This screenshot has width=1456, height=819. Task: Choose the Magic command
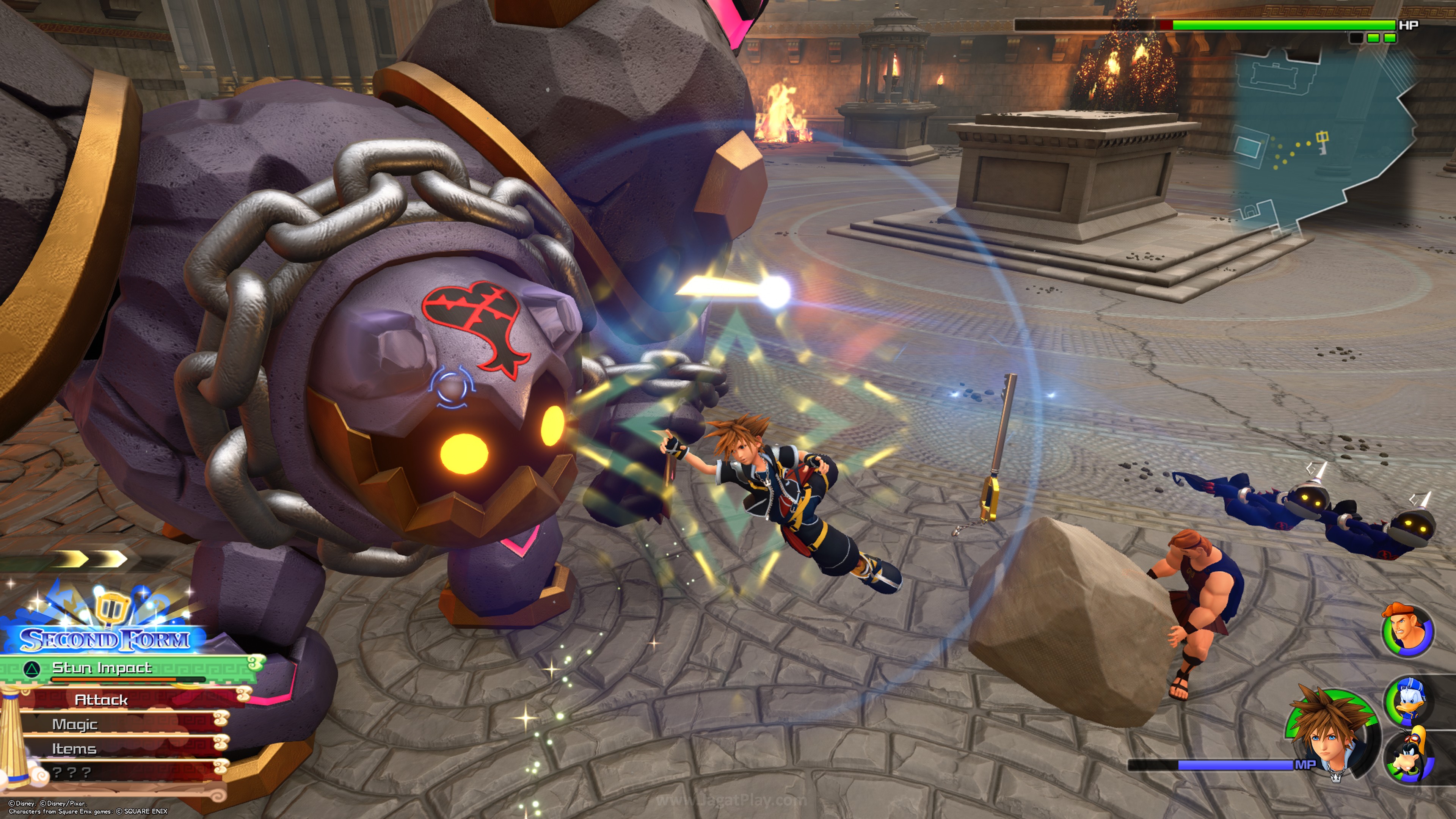[x=75, y=724]
